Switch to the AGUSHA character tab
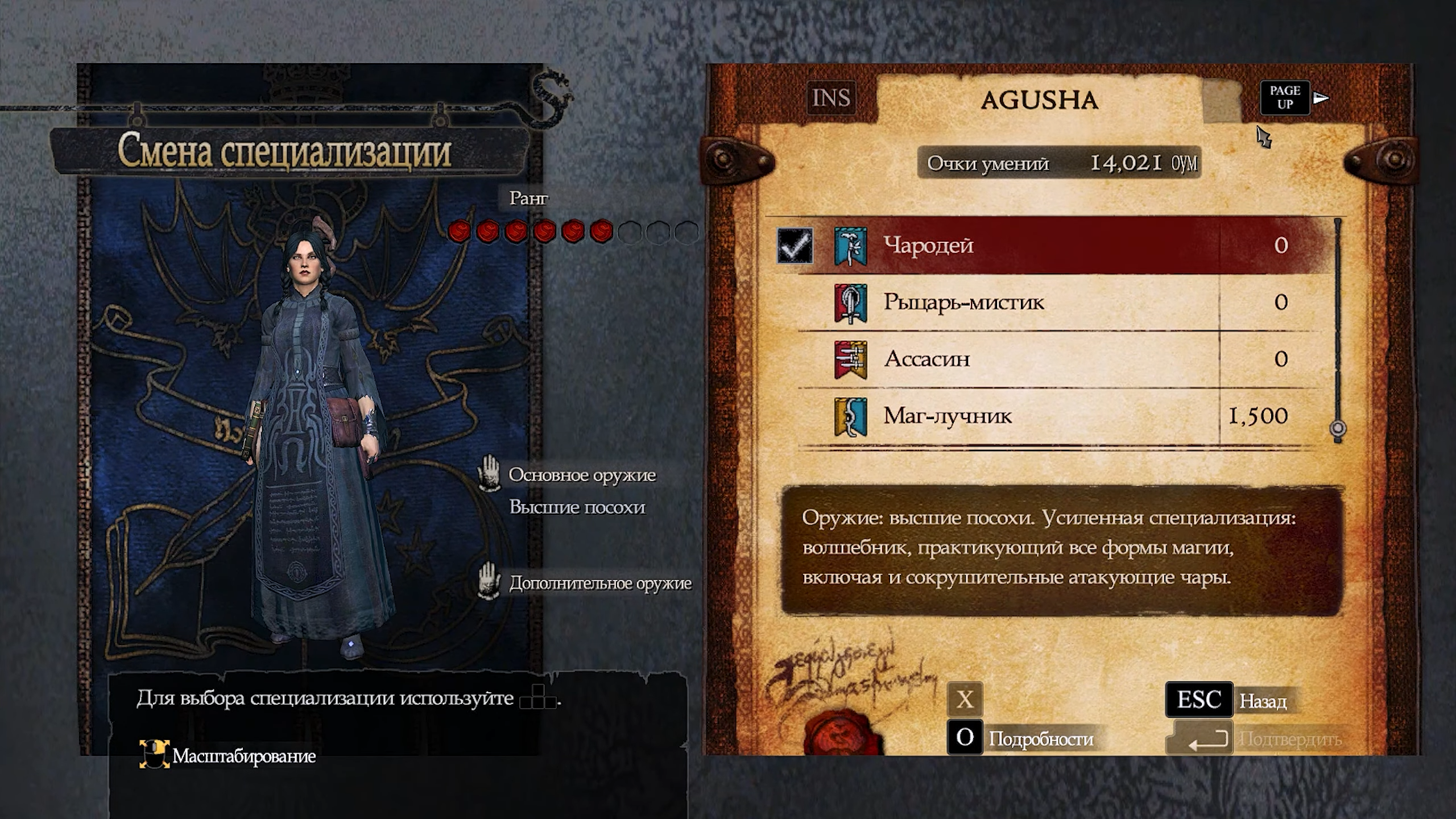 tap(1039, 100)
